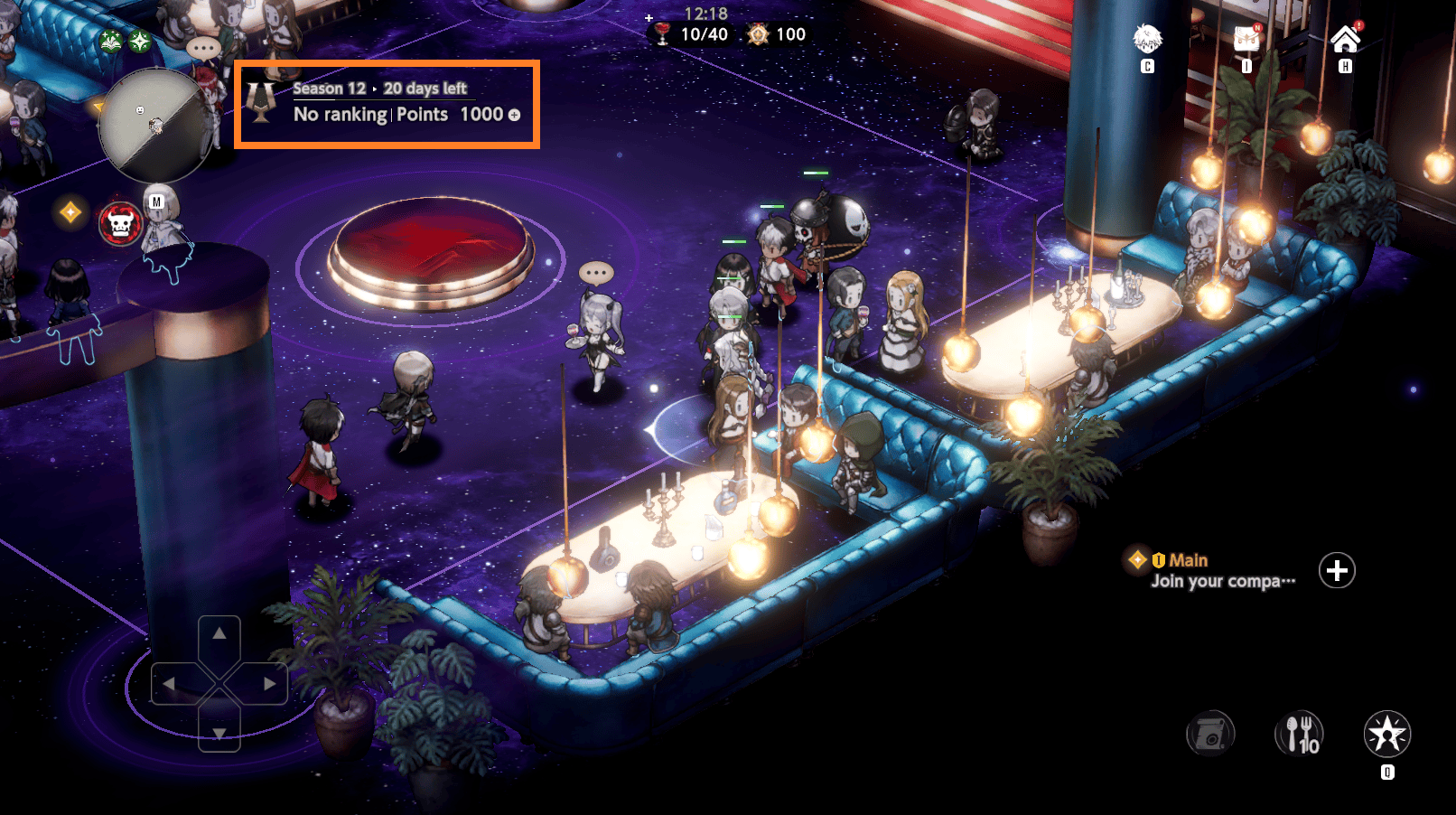The width and height of the screenshot is (1456, 815).
Task: Tap the left arrow on the movement pad
Action: (x=170, y=684)
